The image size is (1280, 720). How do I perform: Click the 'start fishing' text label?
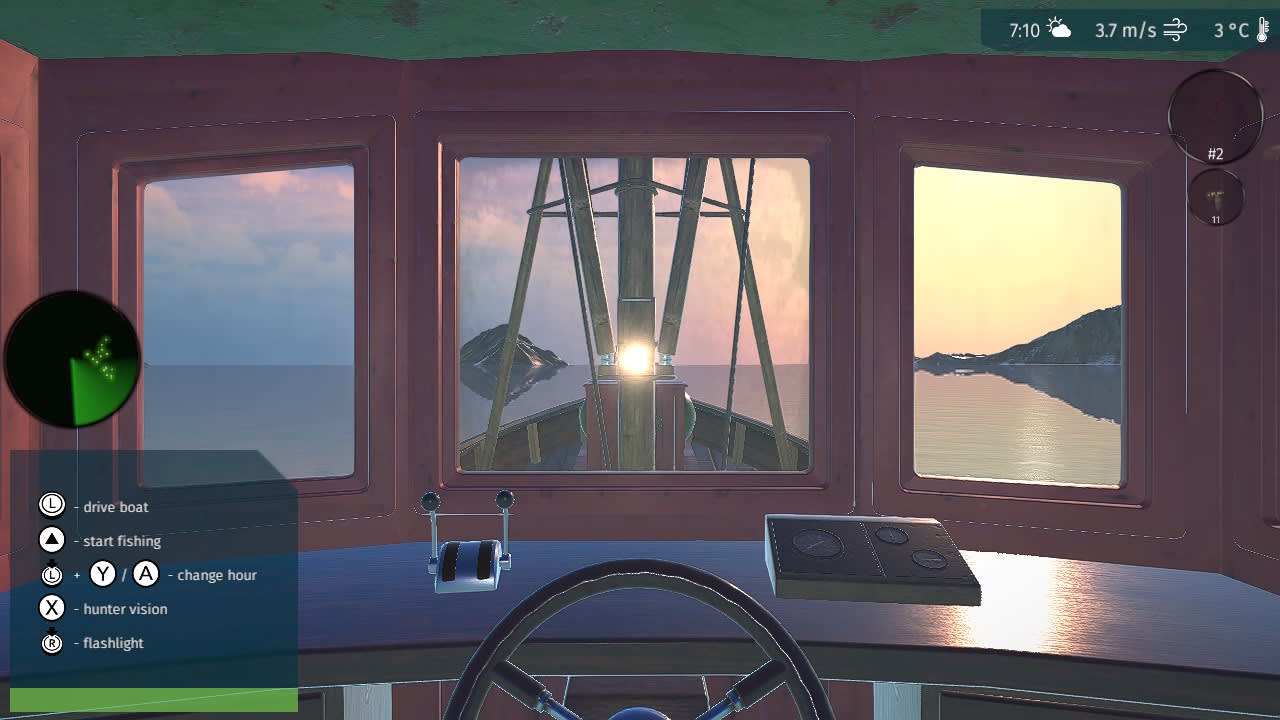[122, 541]
